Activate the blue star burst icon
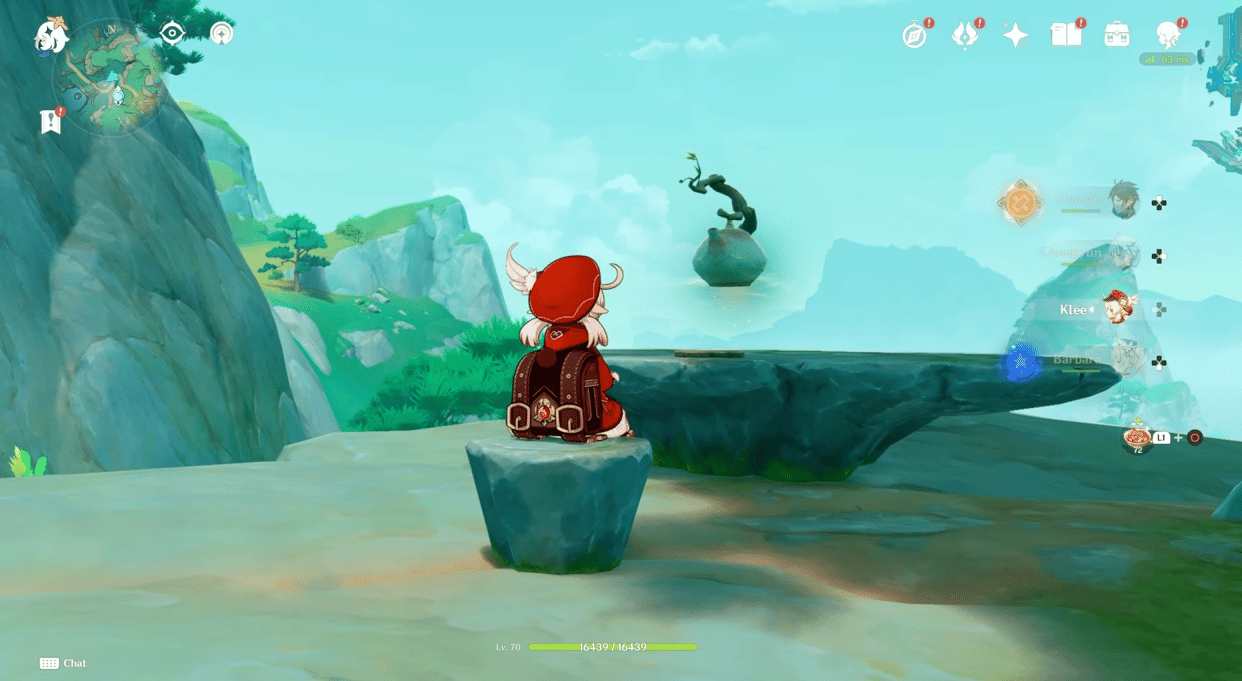This screenshot has width=1242, height=681. pos(1020,362)
